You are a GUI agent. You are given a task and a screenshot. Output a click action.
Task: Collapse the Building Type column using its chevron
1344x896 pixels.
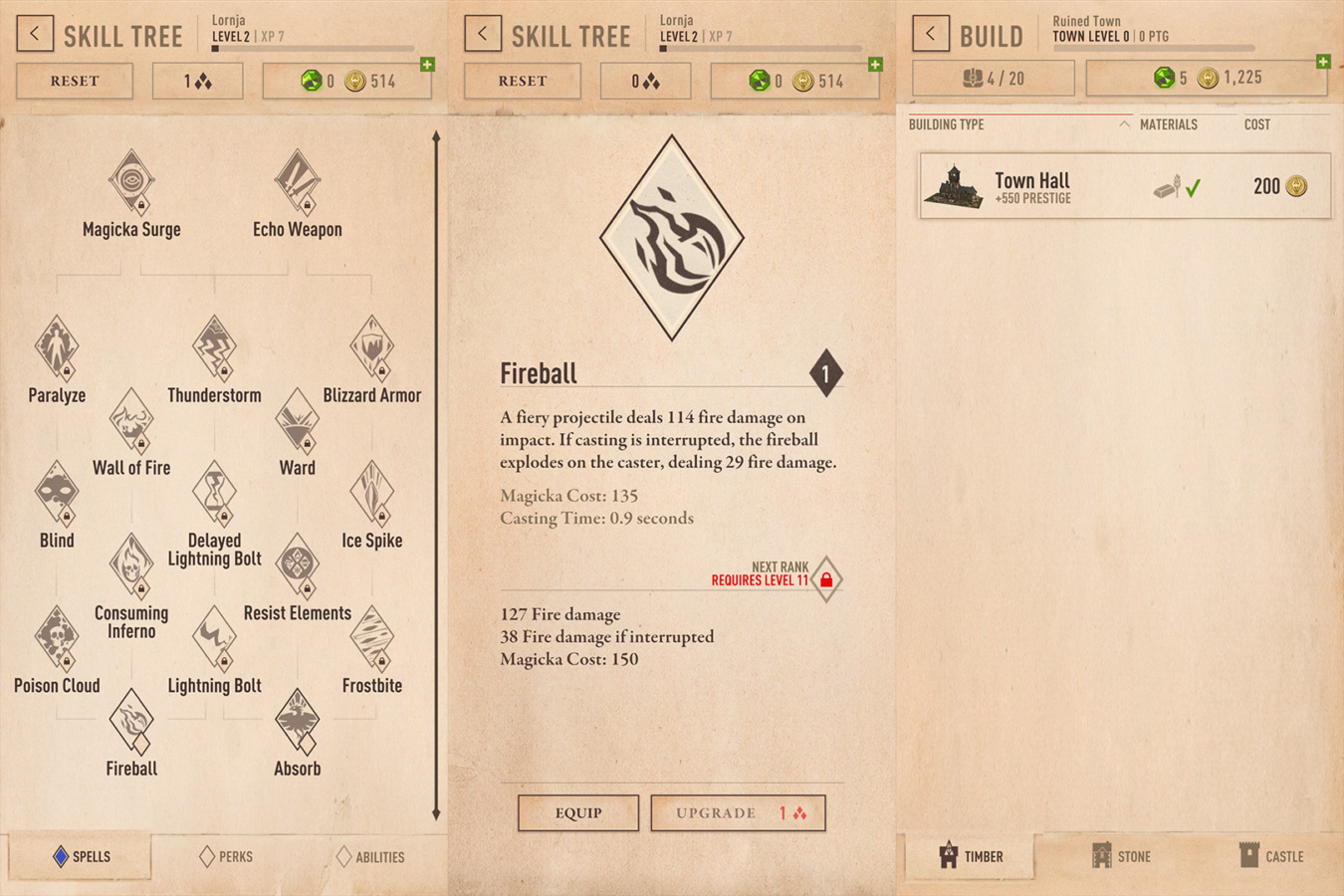(x=1123, y=123)
